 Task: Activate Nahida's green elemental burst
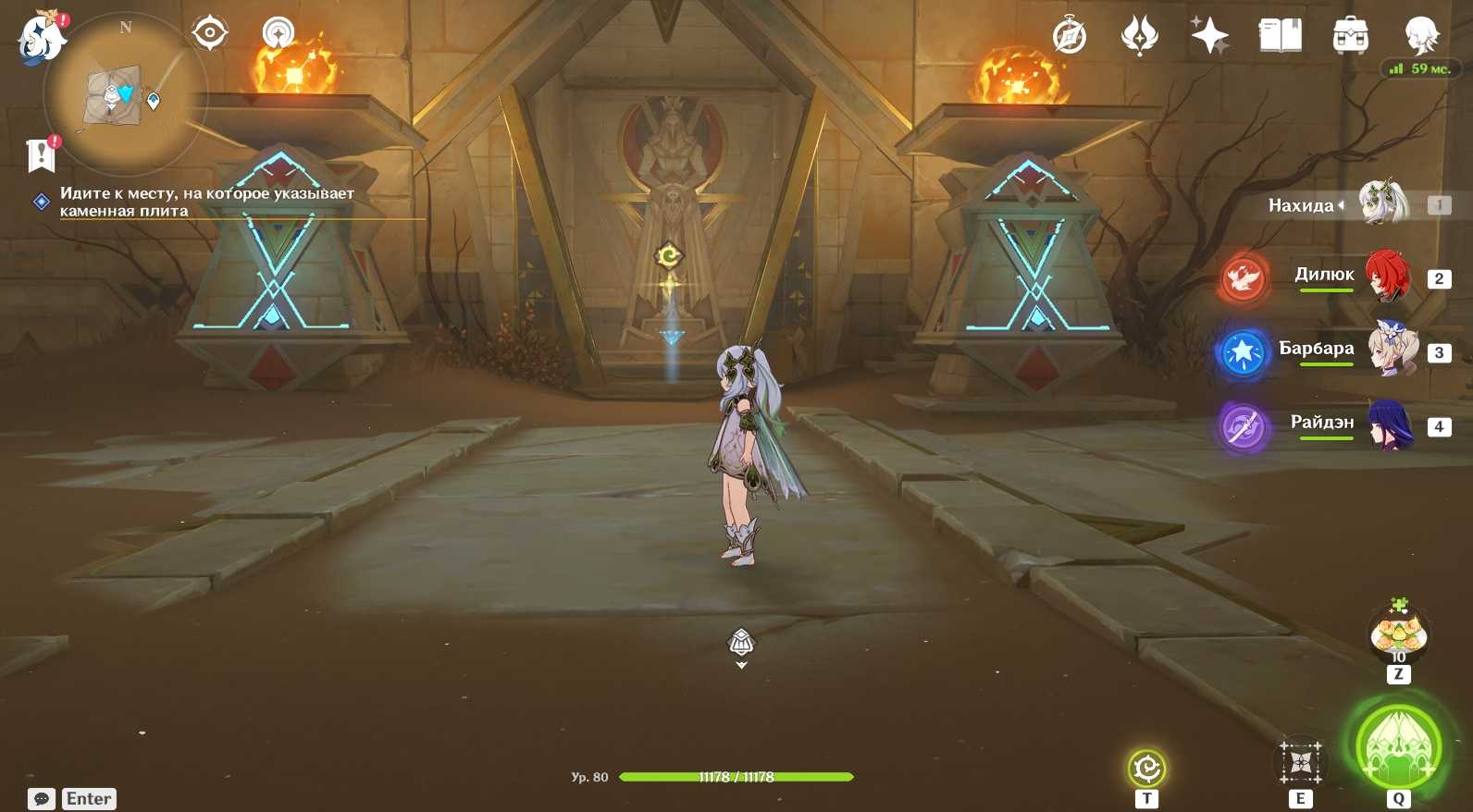[x=1398, y=746]
